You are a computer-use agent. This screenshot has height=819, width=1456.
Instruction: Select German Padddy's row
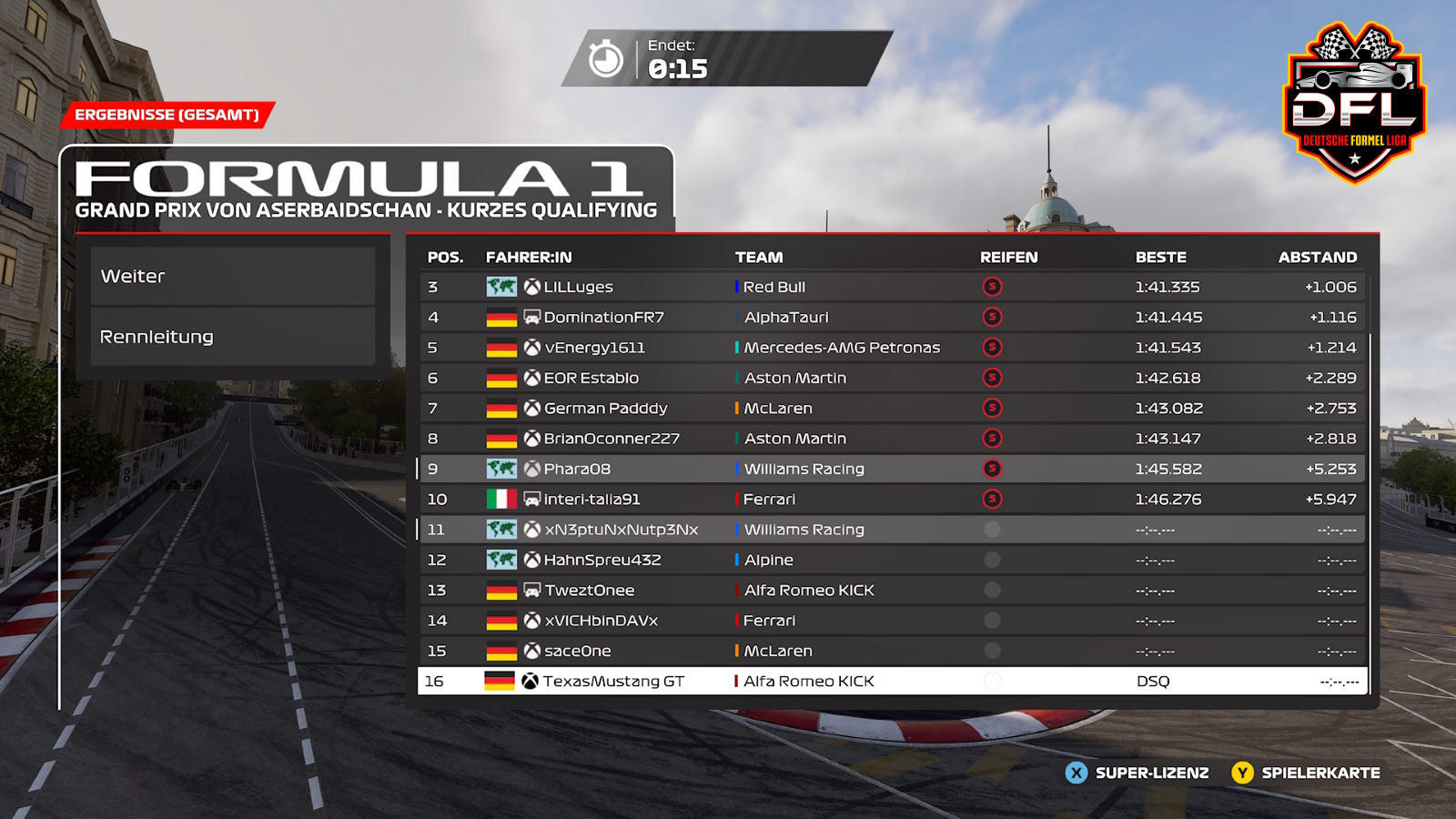(892, 409)
